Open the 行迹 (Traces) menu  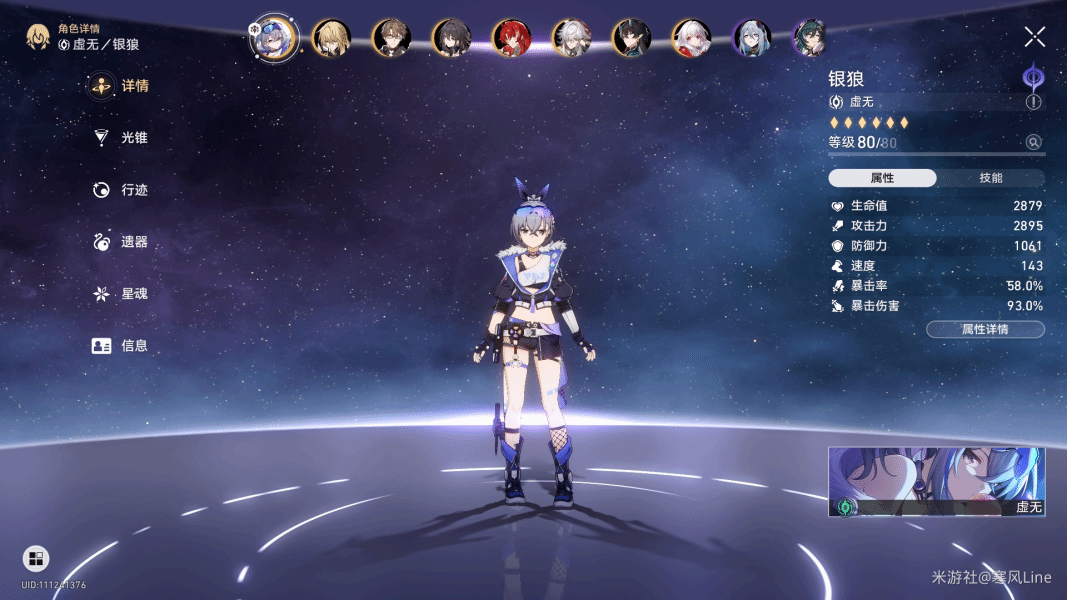click(x=120, y=190)
